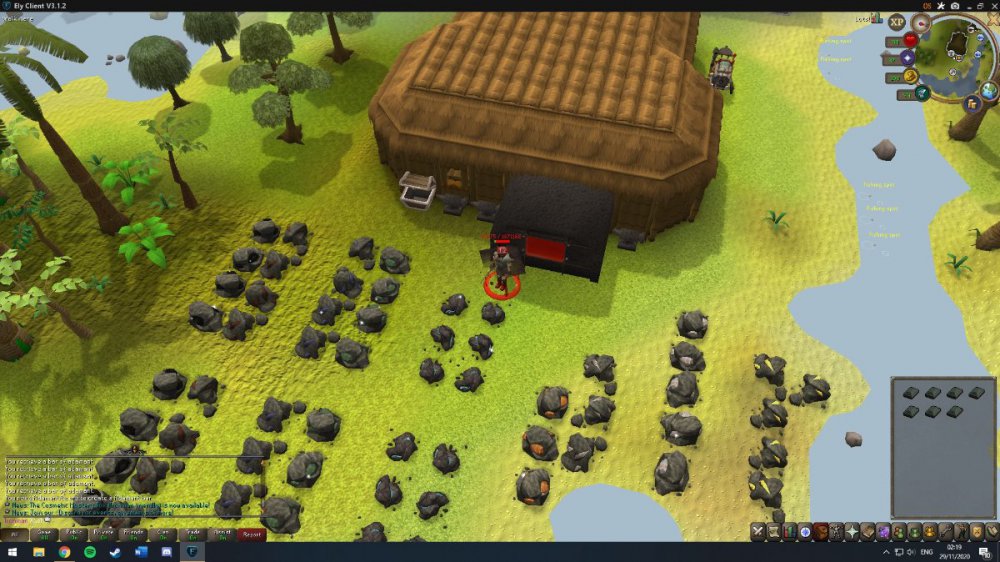Open the combat styles crossed-swords tab
This screenshot has height=562, width=1000.
tap(759, 531)
